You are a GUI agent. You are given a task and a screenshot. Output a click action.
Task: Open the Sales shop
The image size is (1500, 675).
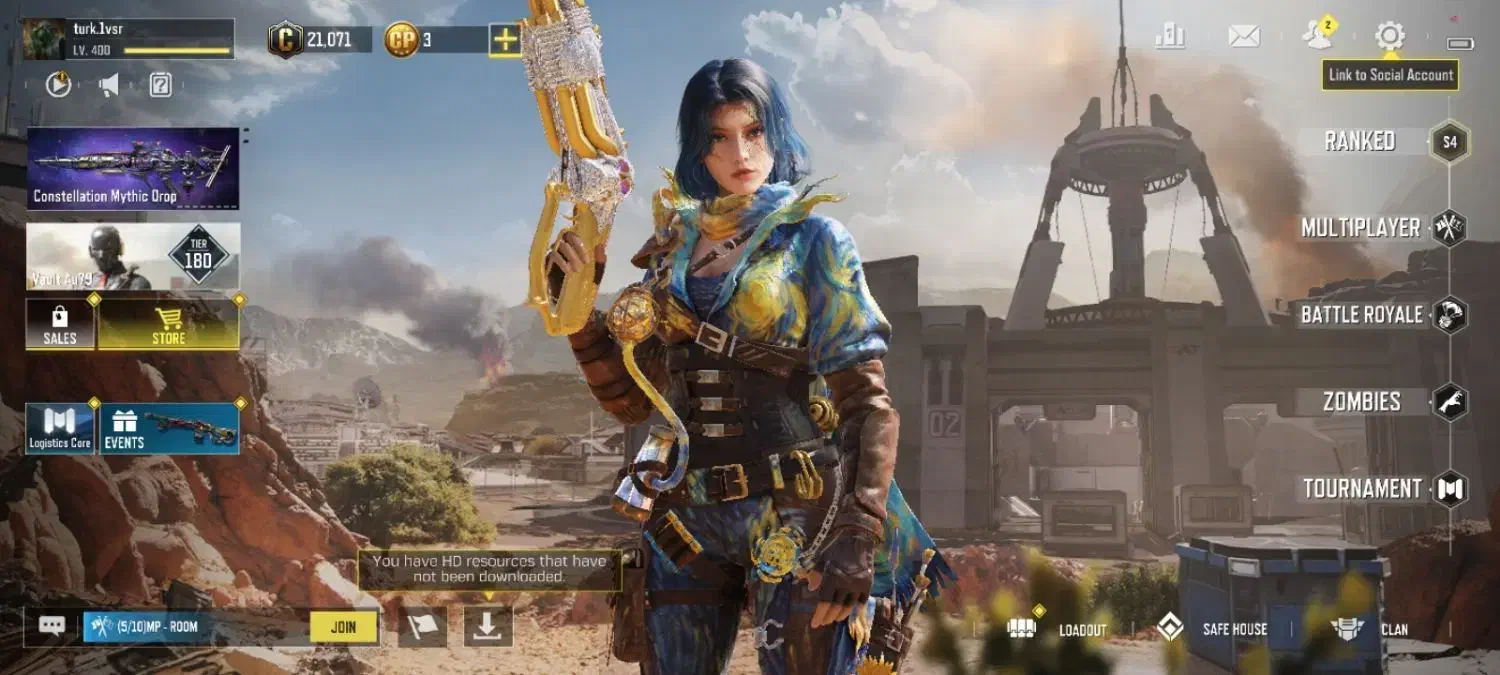[x=60, y=325]
